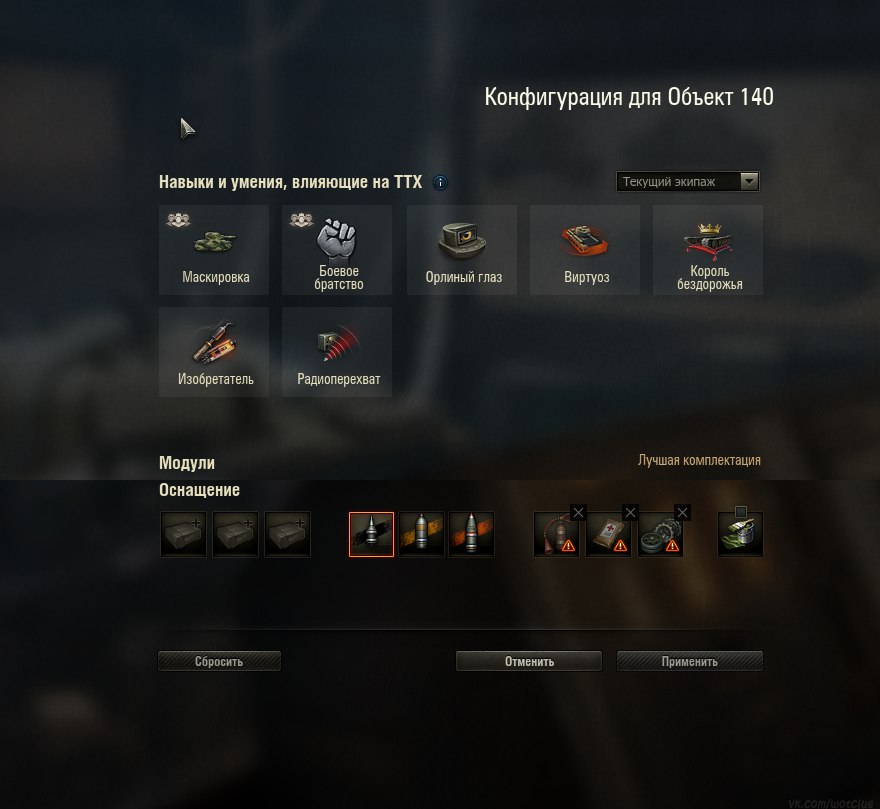Select the first aid kit consumable

pyautogui.click(x=608, y=536)
